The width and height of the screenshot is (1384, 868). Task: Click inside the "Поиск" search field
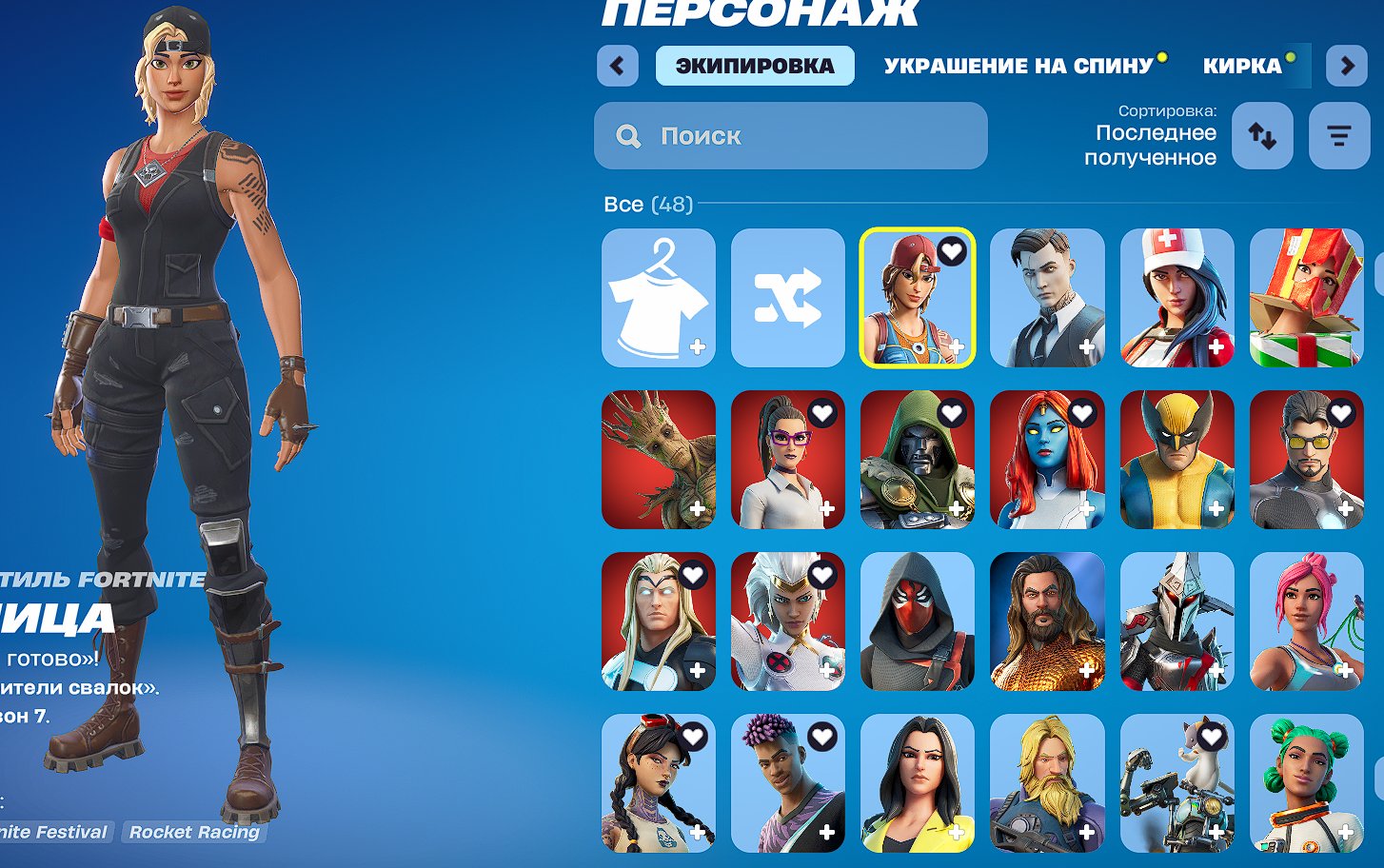tap(790, 135)
